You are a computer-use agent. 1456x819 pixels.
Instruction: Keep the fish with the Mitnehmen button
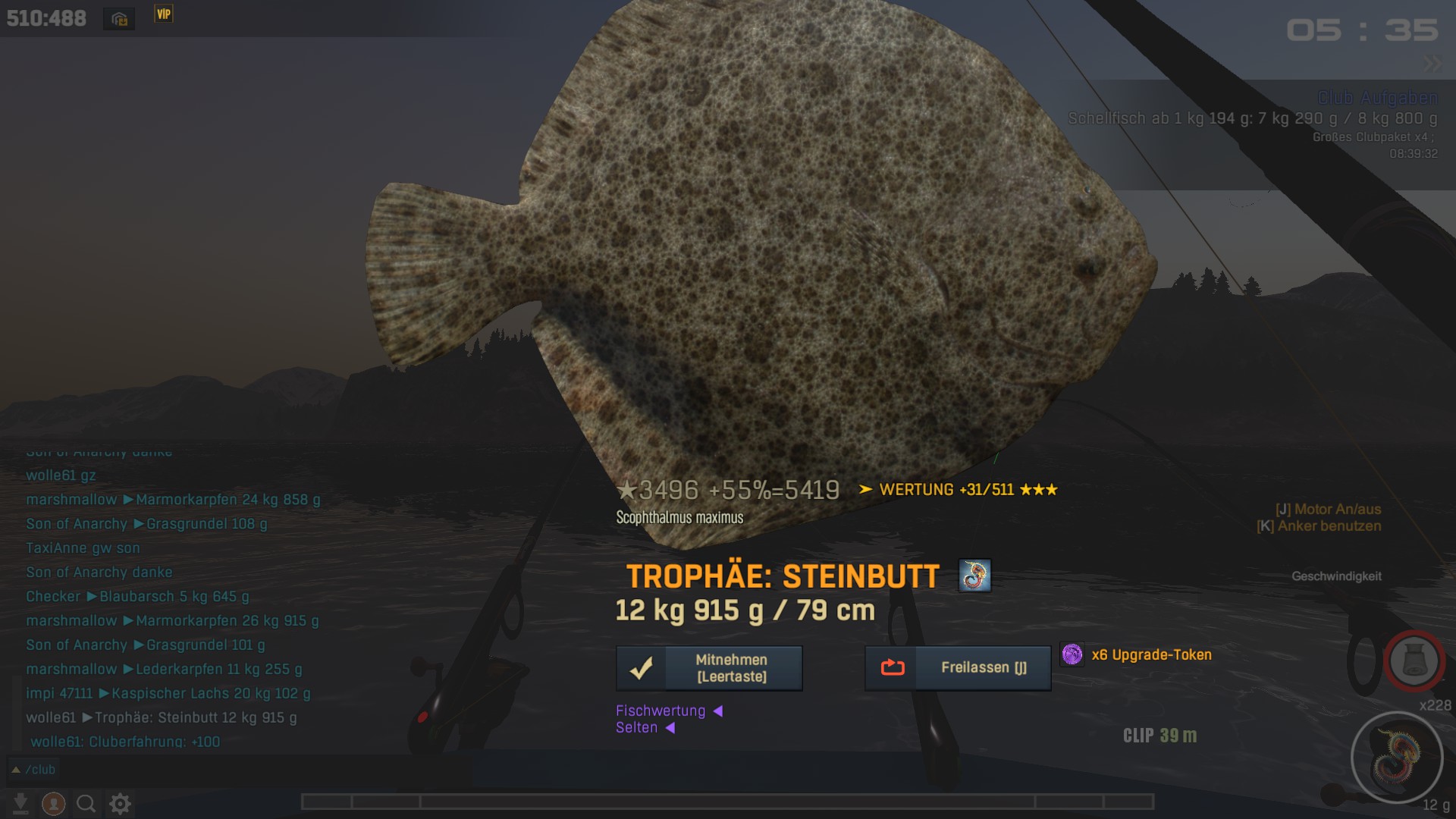(x=709, y=668)
